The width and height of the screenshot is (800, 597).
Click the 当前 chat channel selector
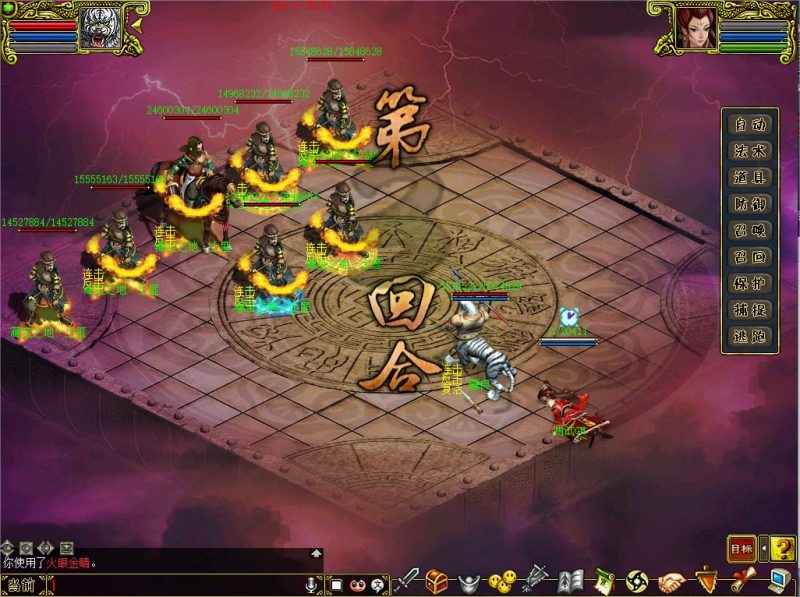point(20,585)
